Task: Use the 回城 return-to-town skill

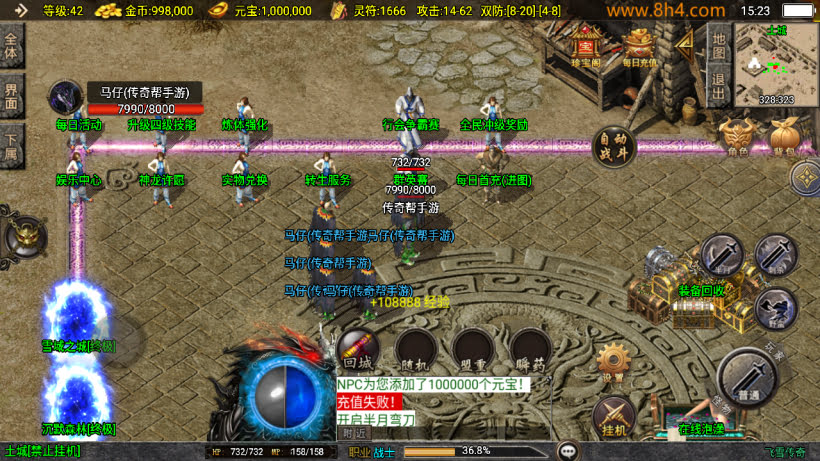Action: pos(358,350)
